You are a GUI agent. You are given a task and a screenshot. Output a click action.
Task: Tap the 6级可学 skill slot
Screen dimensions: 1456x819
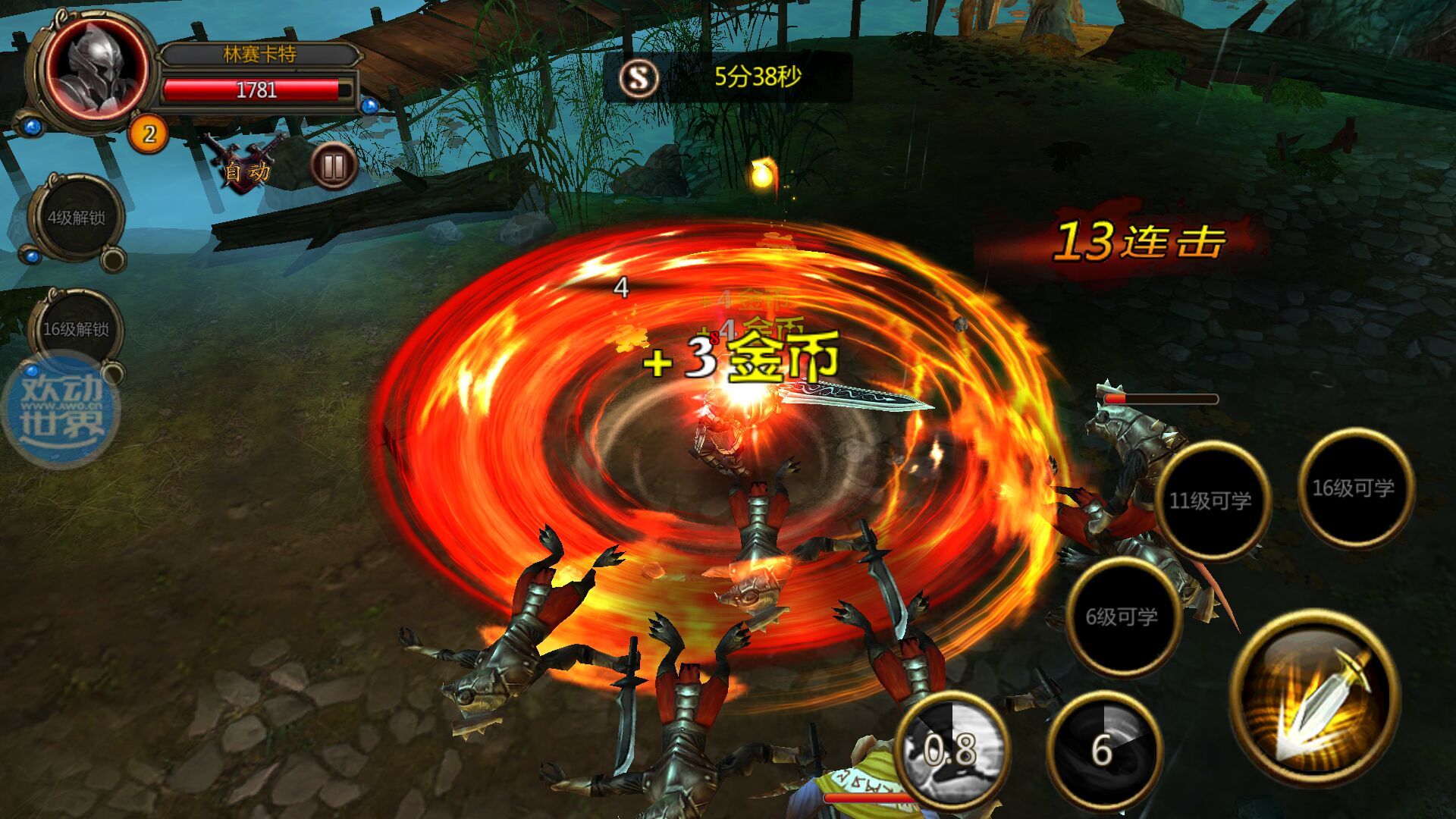[x=1122, y=616]
